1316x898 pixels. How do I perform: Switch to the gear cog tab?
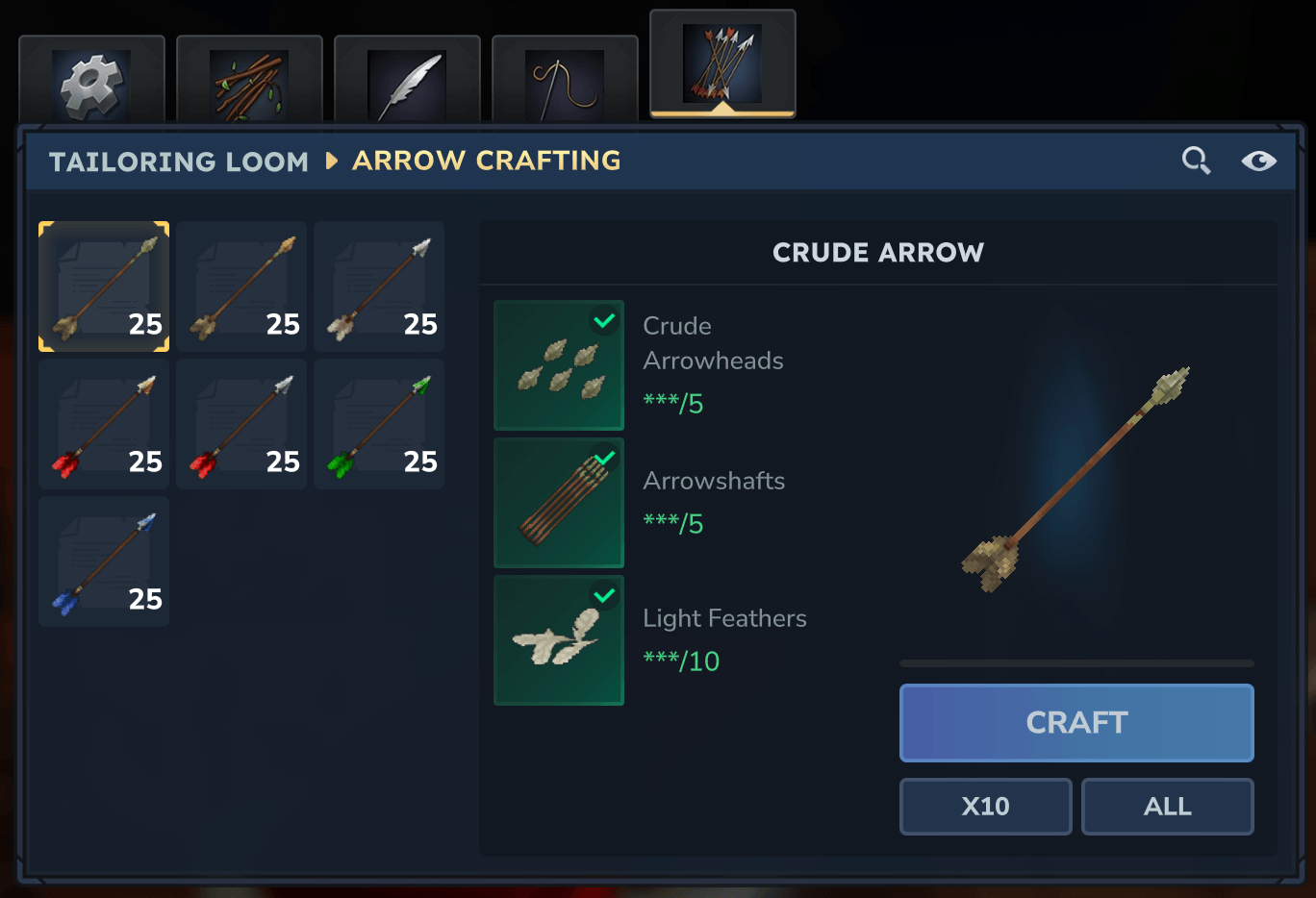(x=91, y=84)
